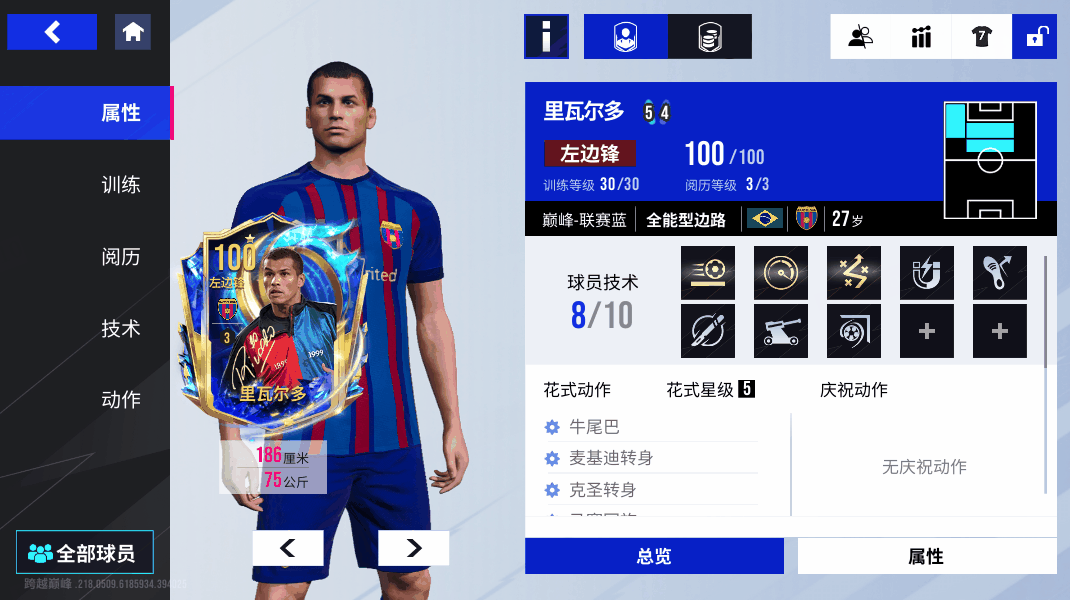Open the 阅历 side menu
Image resolution: width=1070 pixels, height=600 pixels.
(x=120, y=257)
